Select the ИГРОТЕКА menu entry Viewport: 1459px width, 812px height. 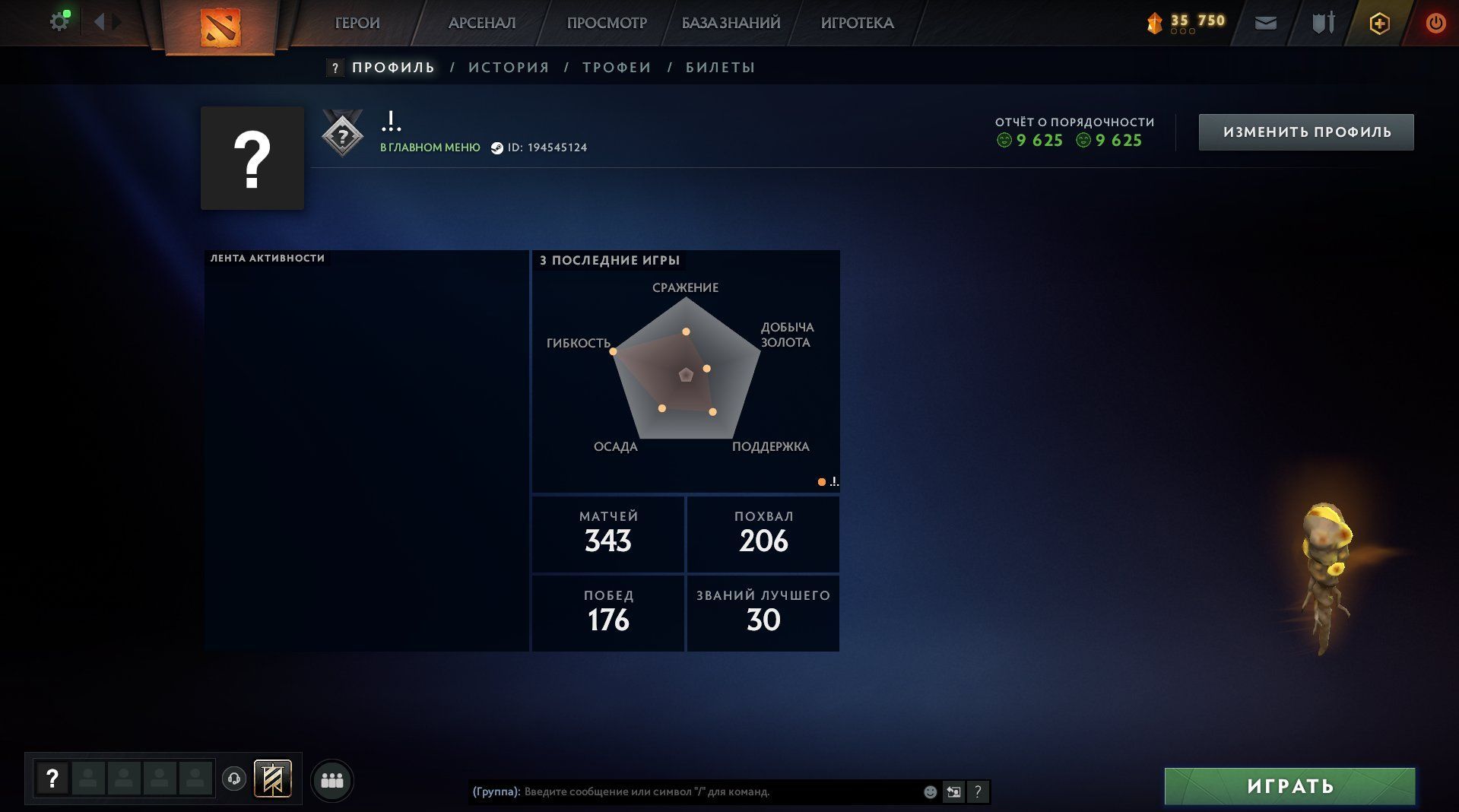click(x=857, y=23)
